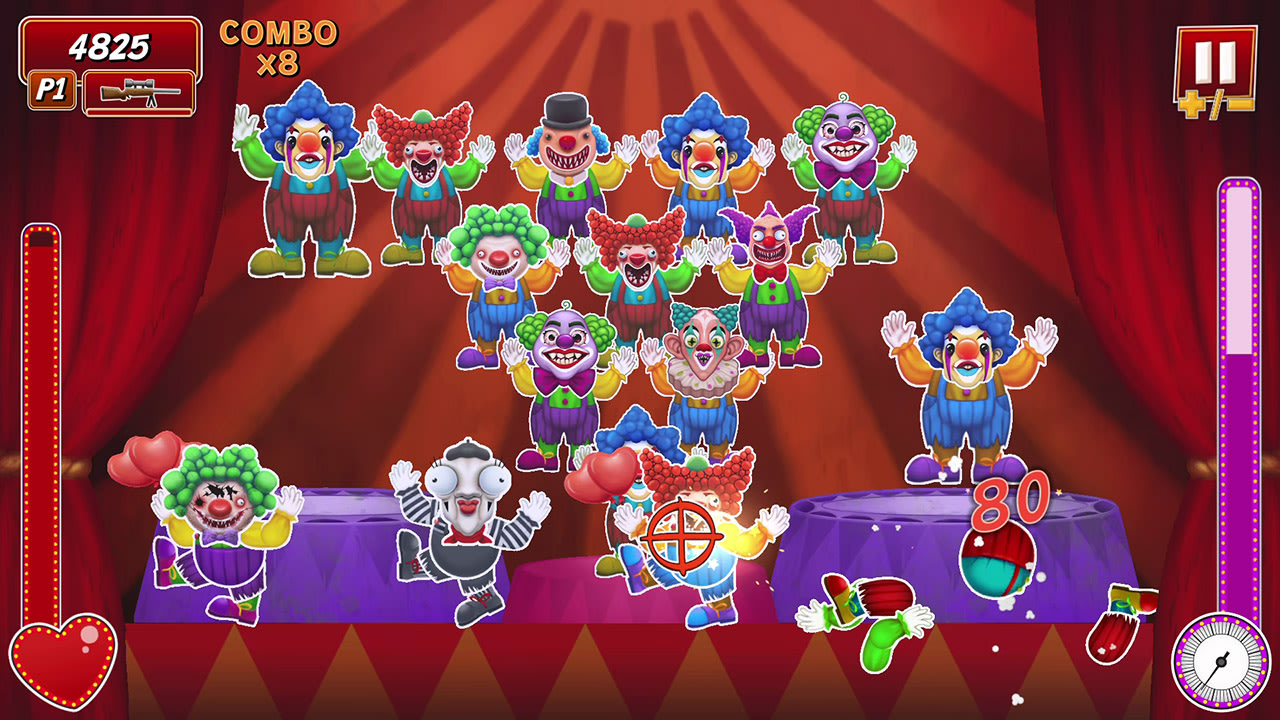Click the score box showing 4825
The height and width of the screenshot is (720, 1280).
tap(108, 45)
